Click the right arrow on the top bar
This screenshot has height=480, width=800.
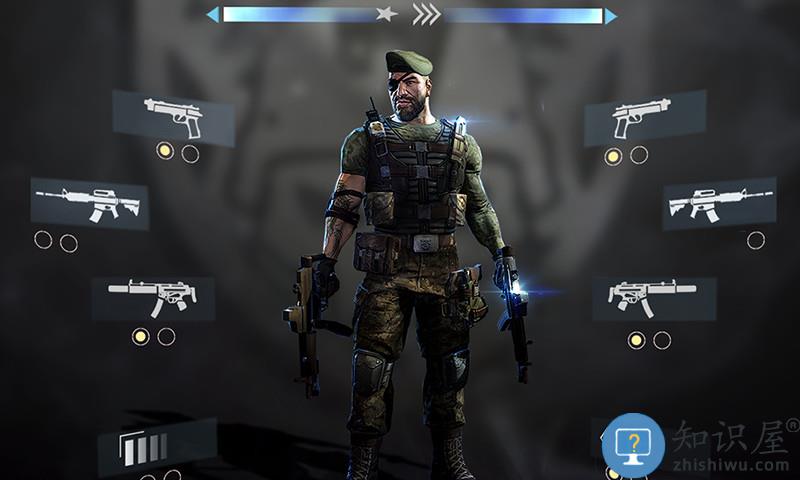pos(610,15)
